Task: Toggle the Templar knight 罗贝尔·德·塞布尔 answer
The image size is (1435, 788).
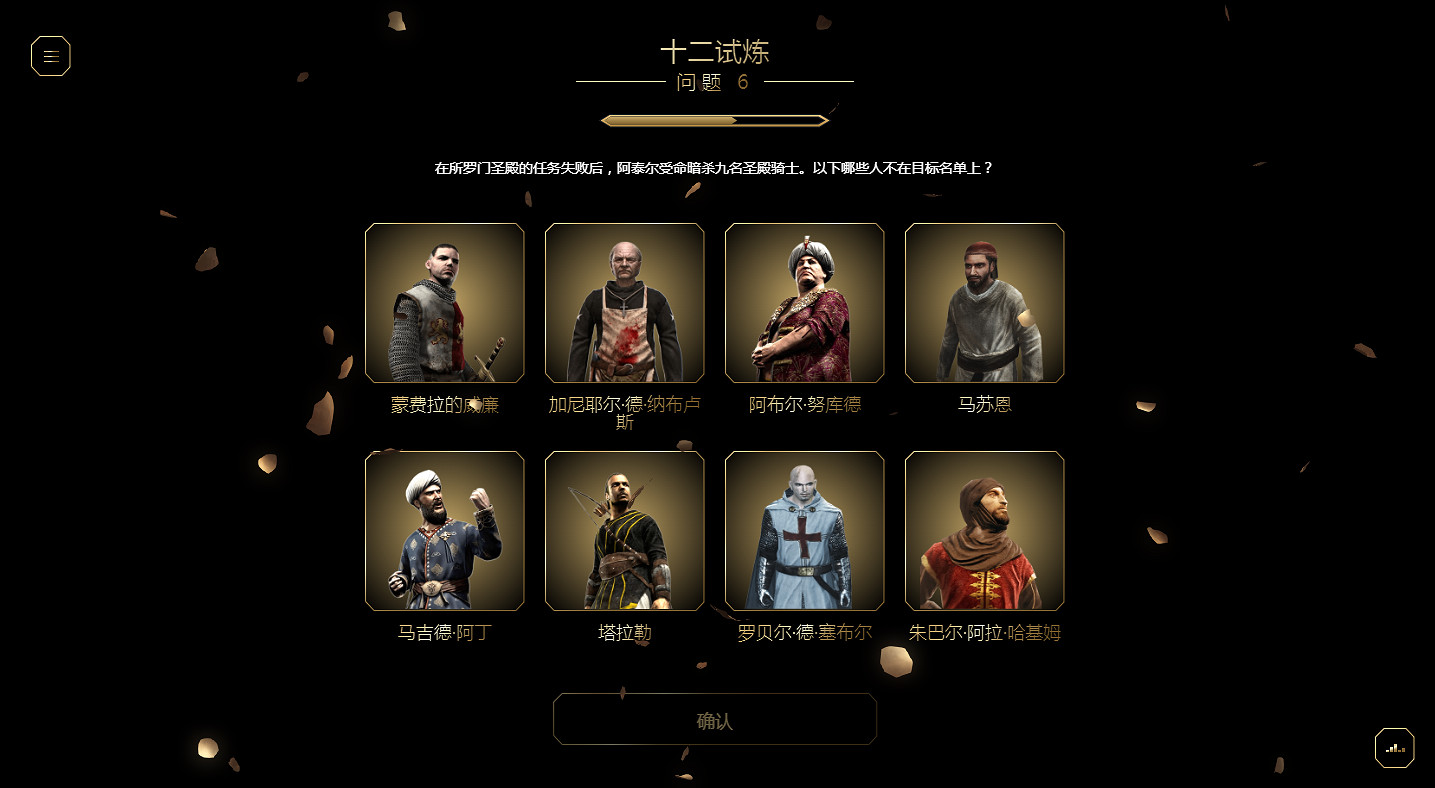Action: click(x=804, y=530)
